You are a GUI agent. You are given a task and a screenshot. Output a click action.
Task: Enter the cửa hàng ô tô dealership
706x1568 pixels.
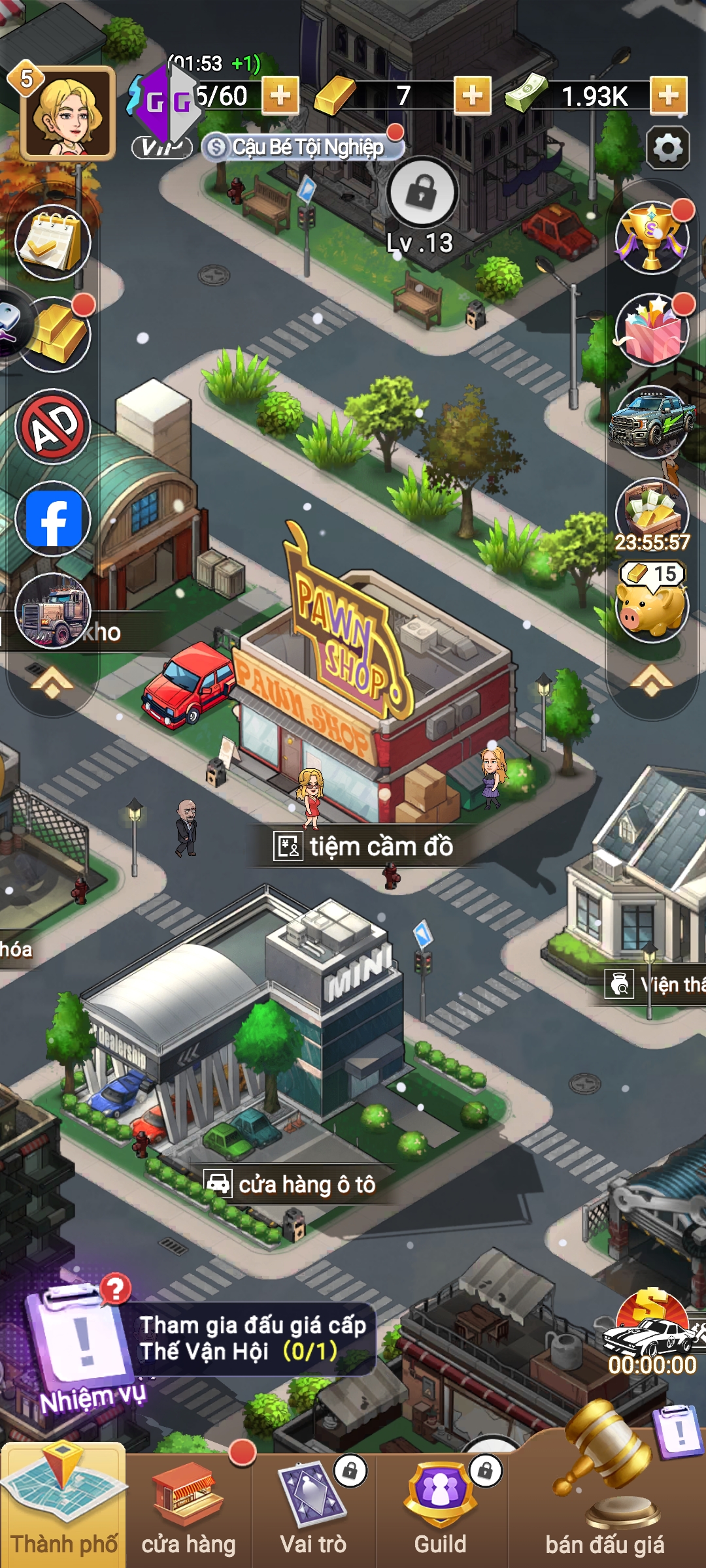[x=290, y=1183]
